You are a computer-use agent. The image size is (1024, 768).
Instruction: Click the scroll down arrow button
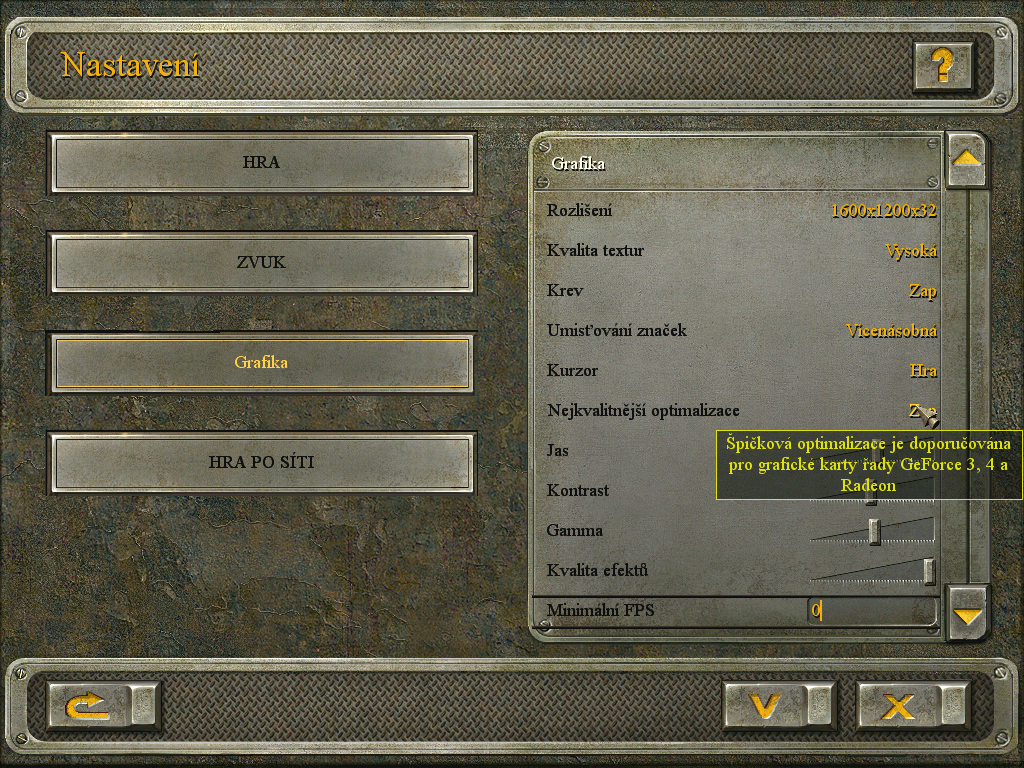point(967,614)
